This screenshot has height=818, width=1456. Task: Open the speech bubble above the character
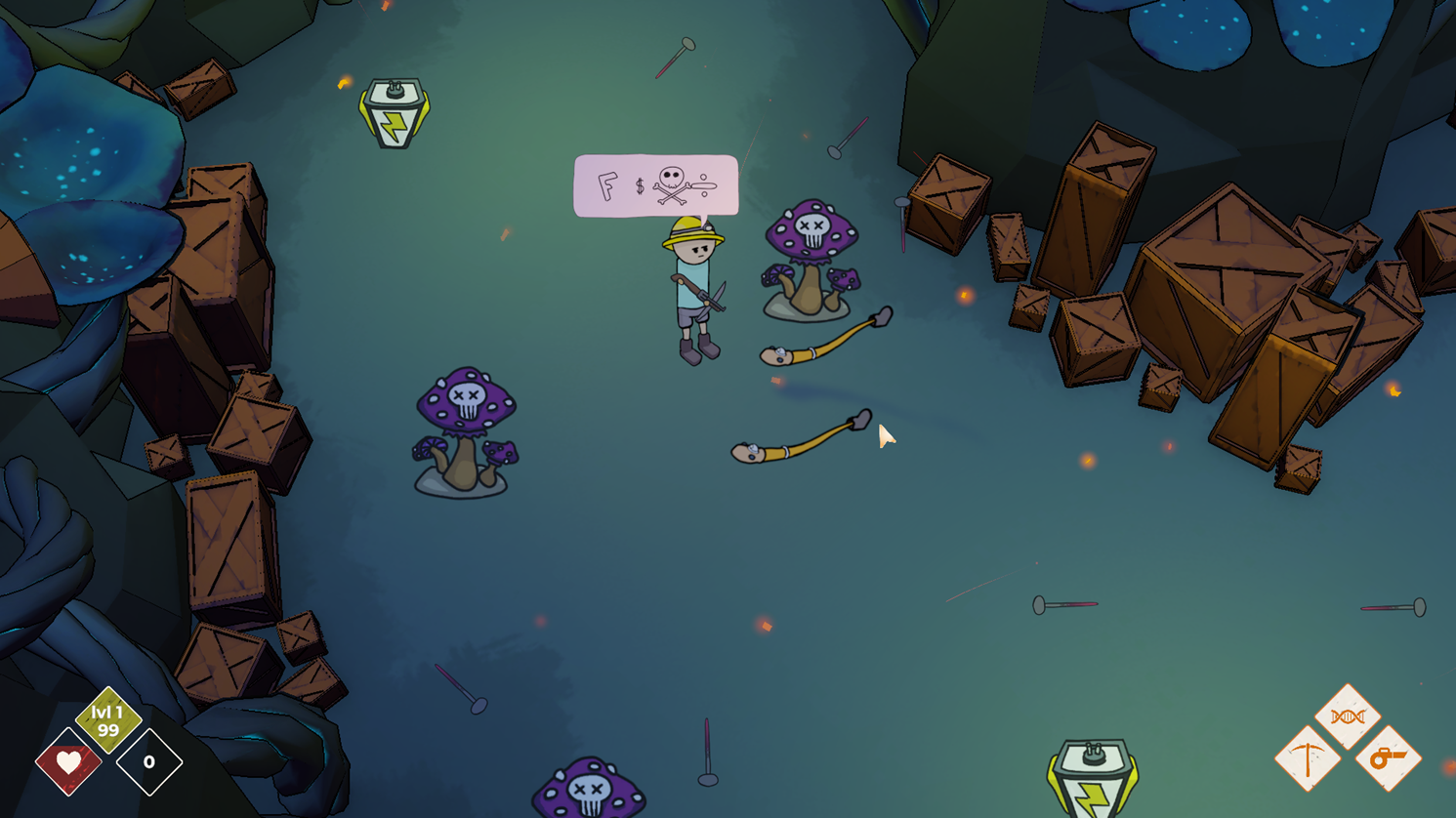pos(655,185)
